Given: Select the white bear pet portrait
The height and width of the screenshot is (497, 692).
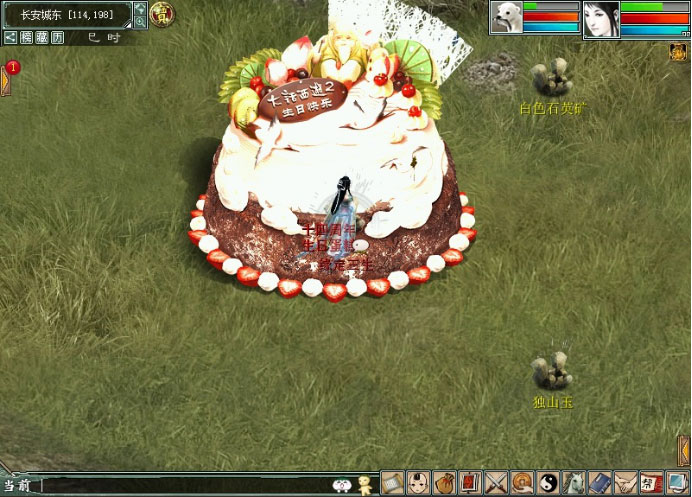Looking at the screenshot, I should point(506,17).
